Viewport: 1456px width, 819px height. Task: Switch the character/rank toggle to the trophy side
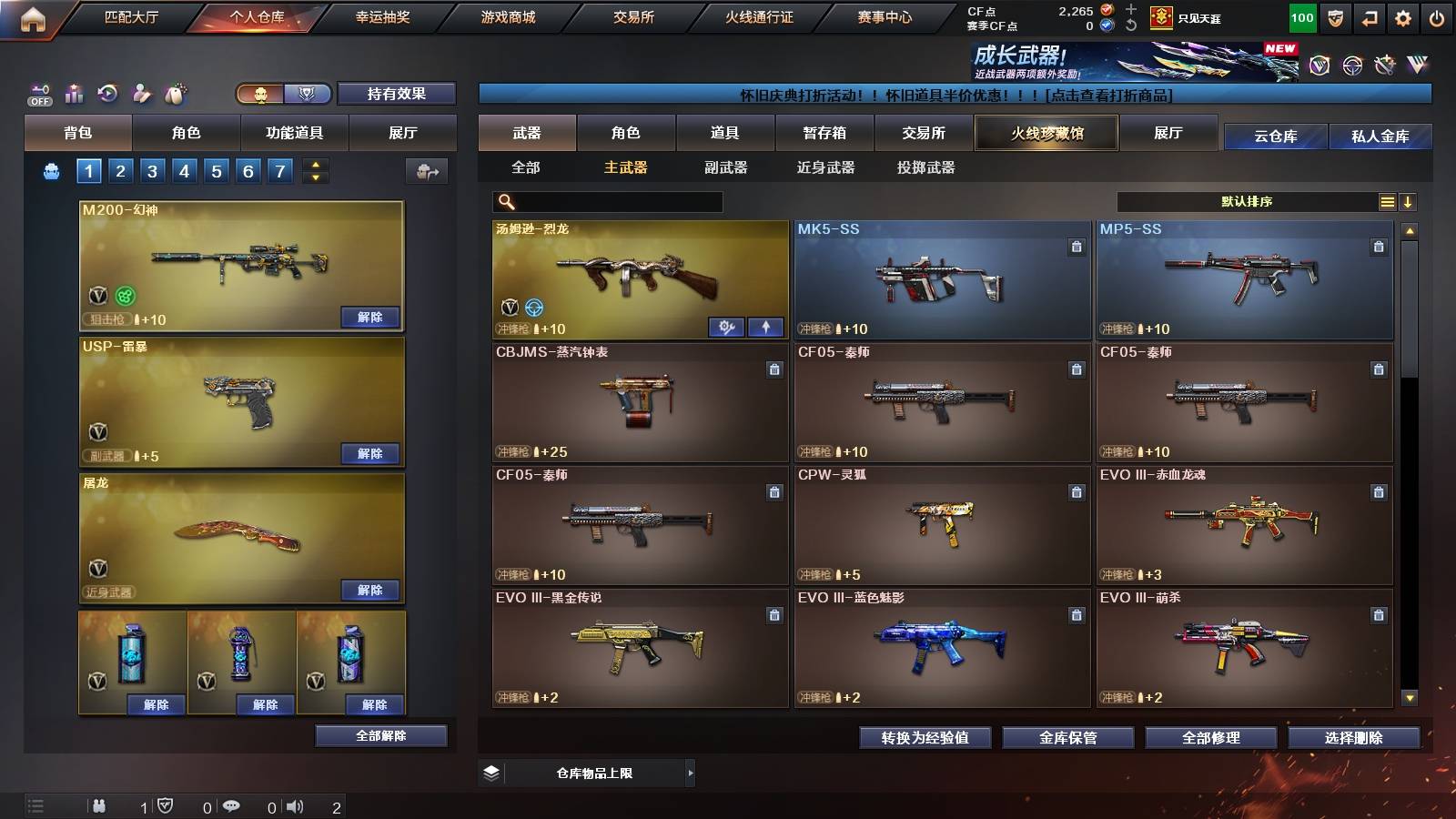[x=307, y=94]
